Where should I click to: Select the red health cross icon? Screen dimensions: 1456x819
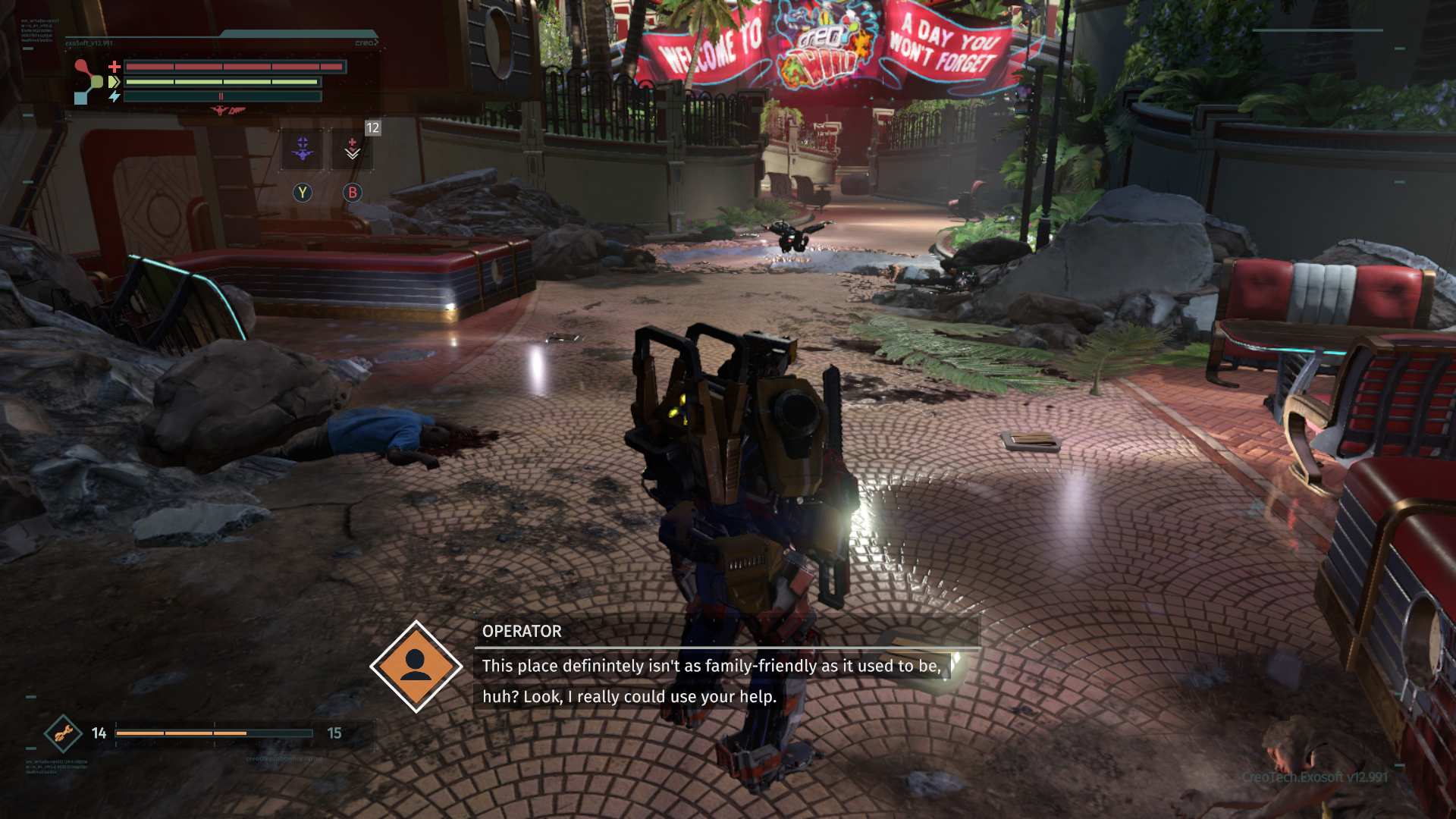114,67
